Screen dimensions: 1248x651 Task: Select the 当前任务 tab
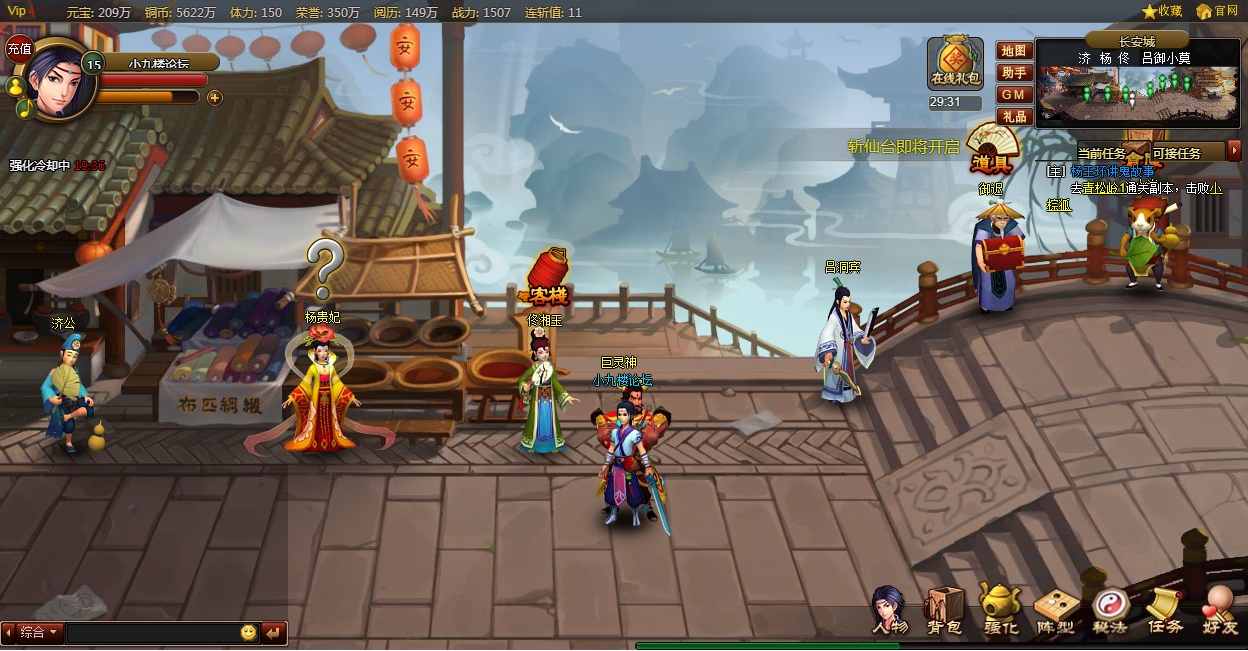pyautogui.click(x=1101, y=153)
